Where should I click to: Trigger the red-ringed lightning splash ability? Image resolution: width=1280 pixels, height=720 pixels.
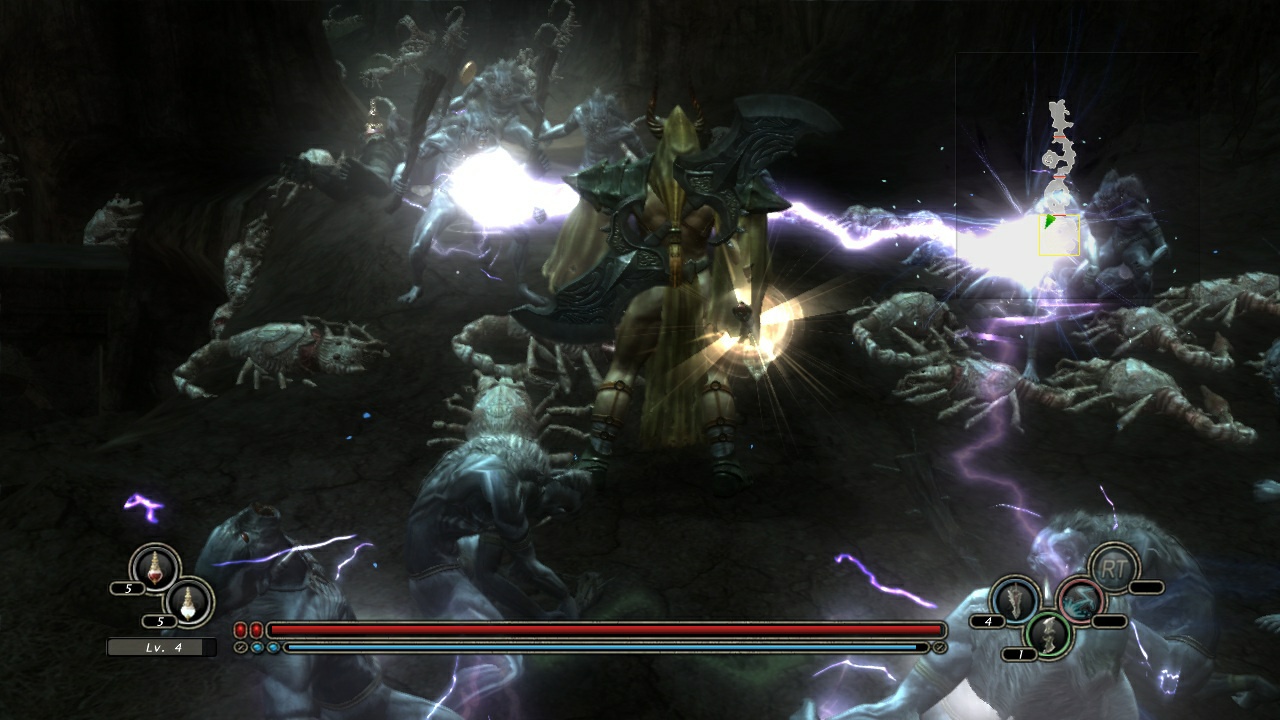pos(1080,600)
